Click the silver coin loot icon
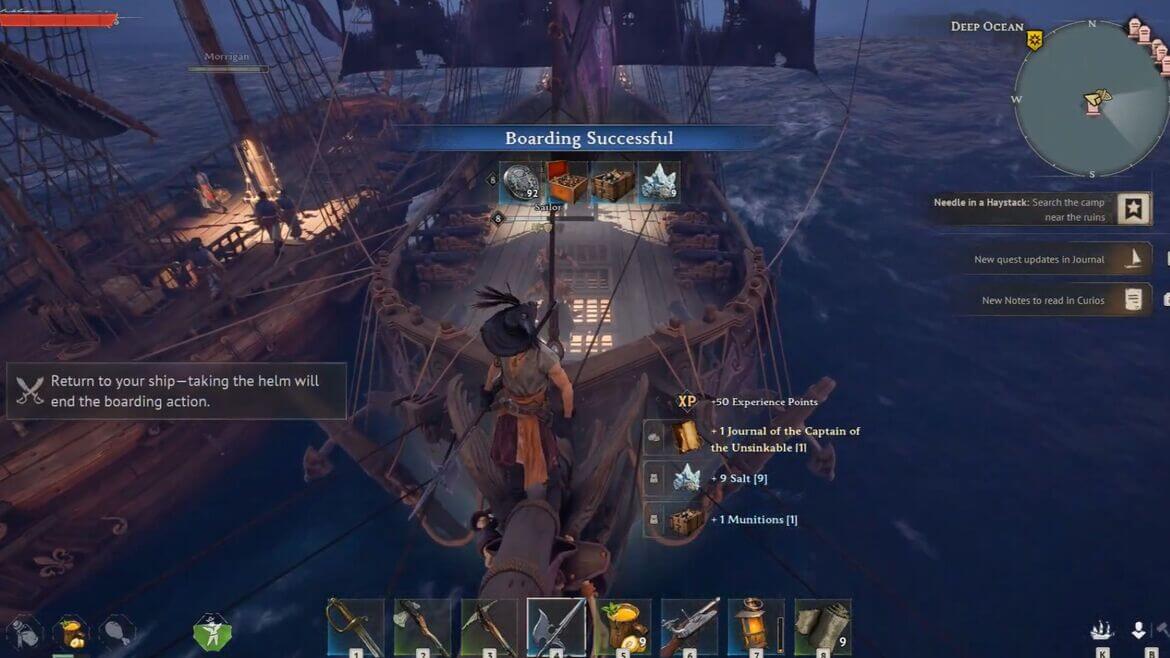The width and height of the screenshot is (1170, 658). coord(521,182)
